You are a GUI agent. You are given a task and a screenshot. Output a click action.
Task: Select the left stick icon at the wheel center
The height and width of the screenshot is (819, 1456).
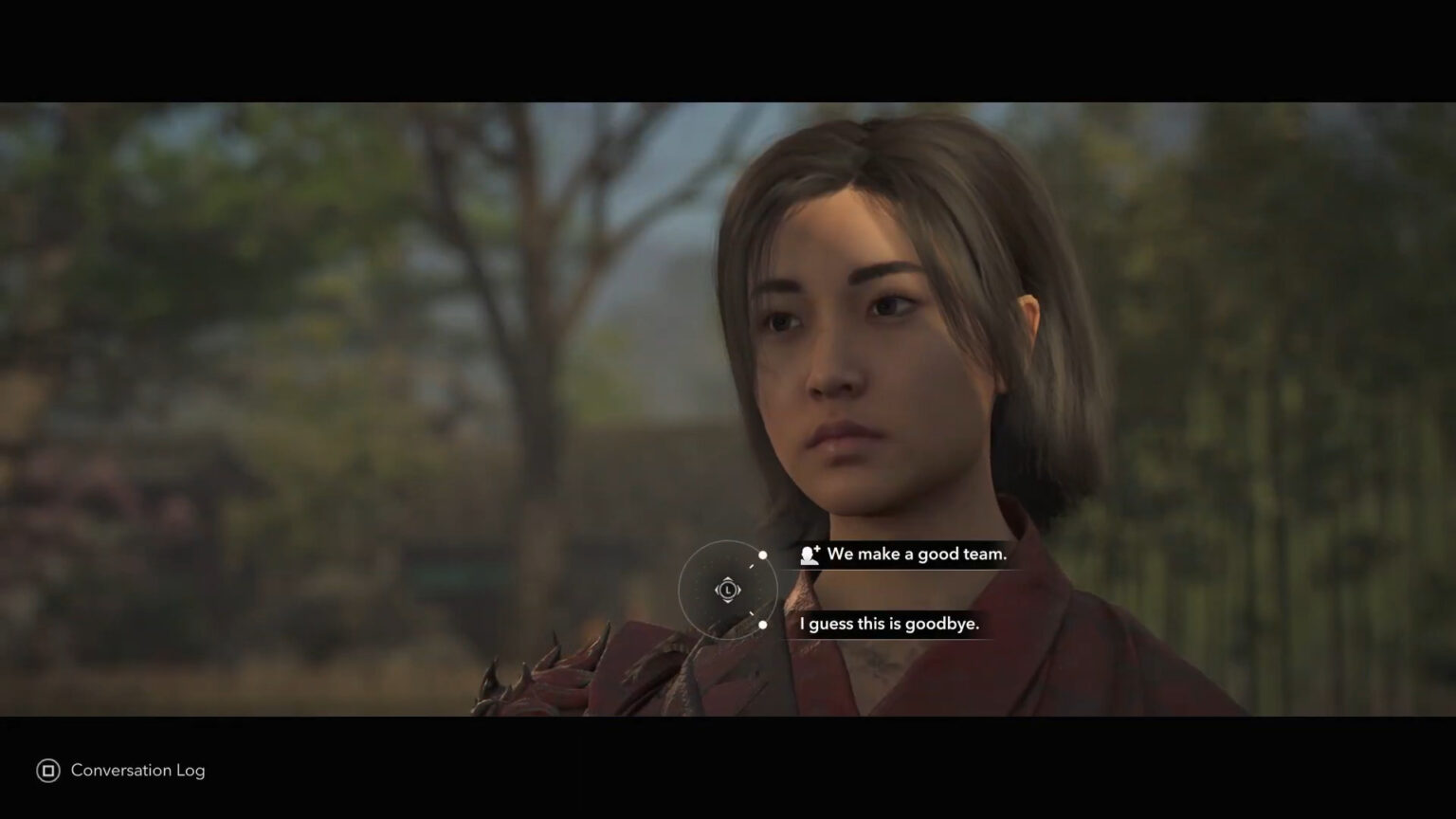click(729, 591)
